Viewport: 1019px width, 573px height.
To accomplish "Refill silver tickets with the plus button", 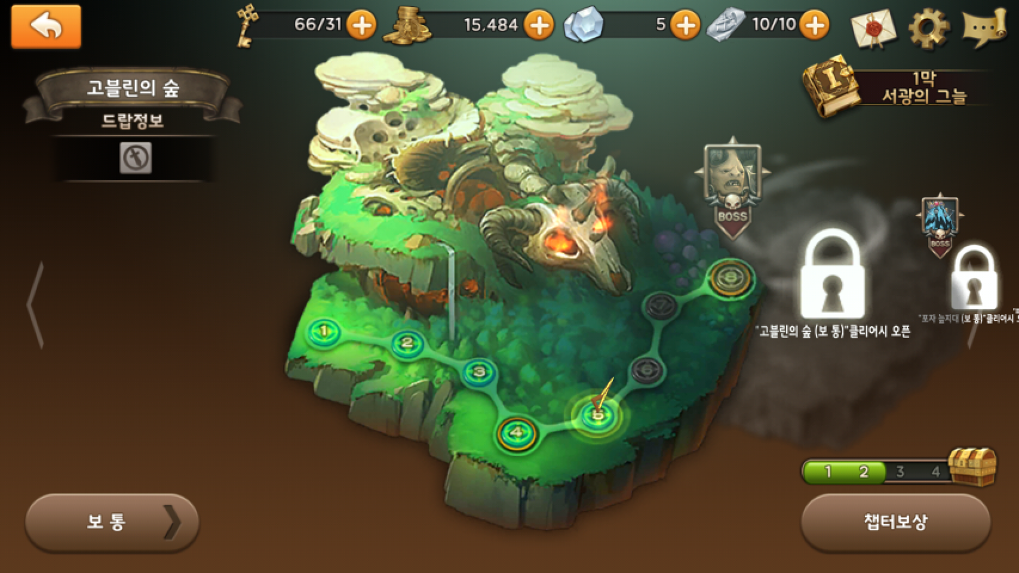I will point(815,25).
